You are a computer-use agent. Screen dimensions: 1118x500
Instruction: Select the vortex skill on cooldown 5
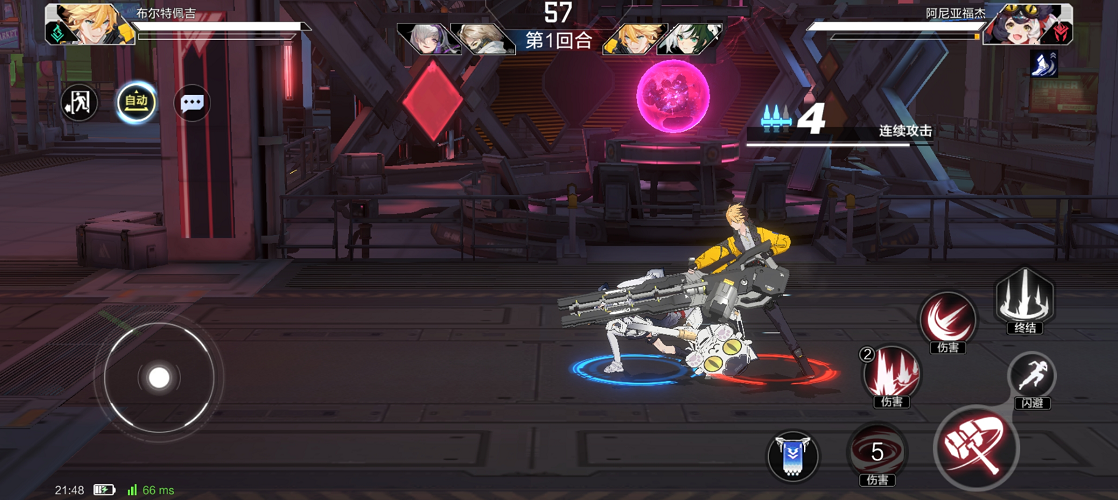point(877,452)
